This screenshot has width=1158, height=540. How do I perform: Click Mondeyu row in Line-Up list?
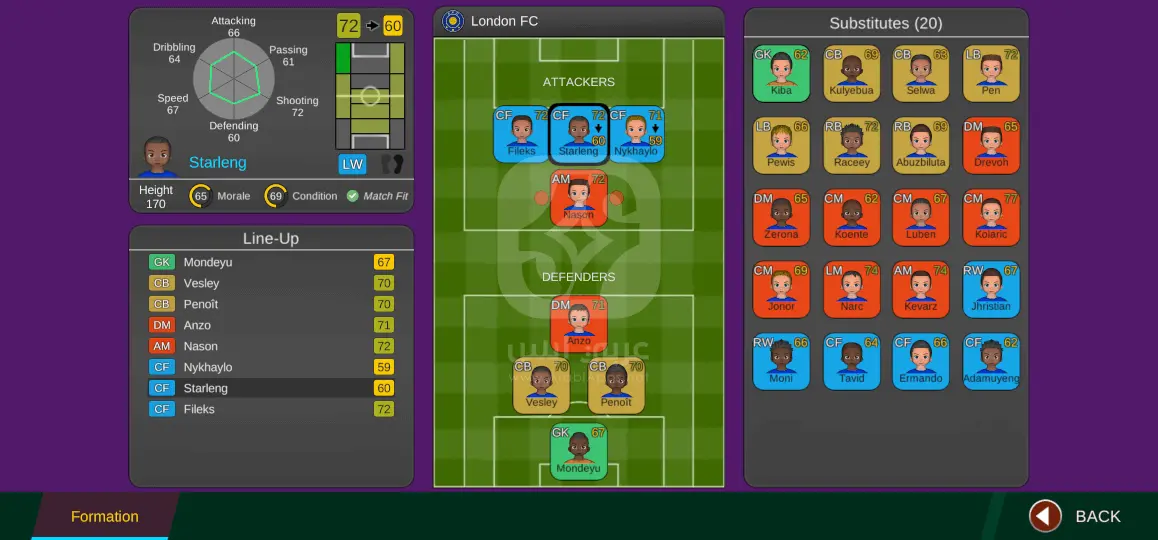pos(271,262)
